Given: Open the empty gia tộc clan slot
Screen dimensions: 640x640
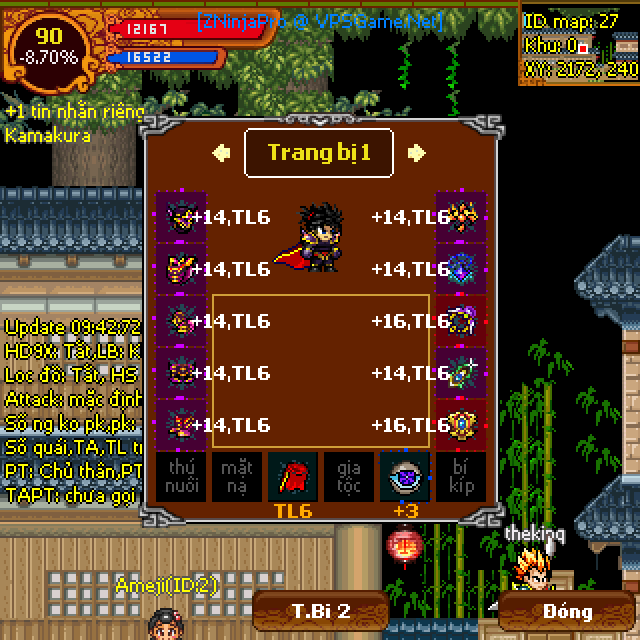Looking at the screenshot, I should point(349,476).
